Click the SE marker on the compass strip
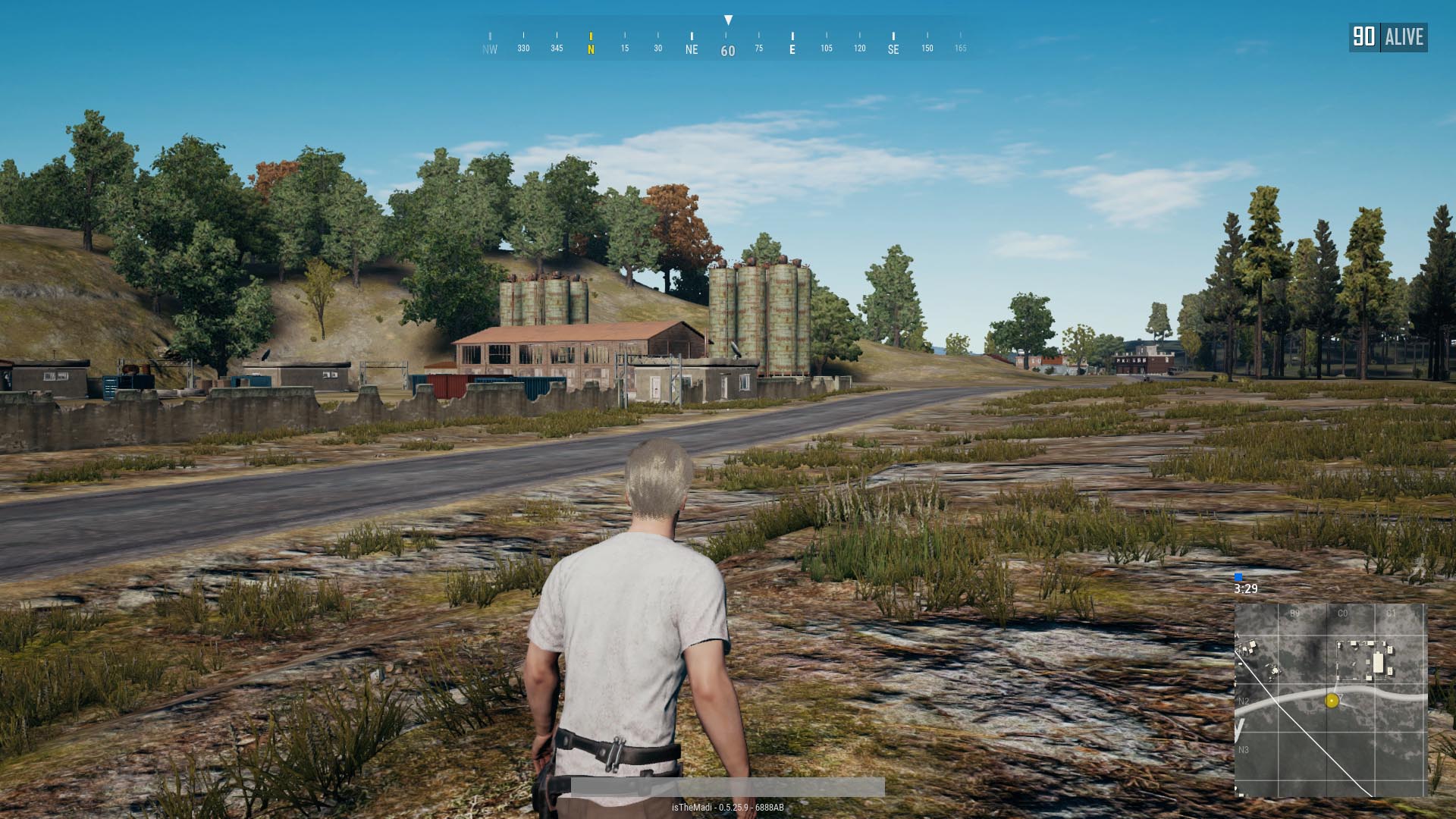The width and height of the screenshot is (1456, 819). pos(893,49)
